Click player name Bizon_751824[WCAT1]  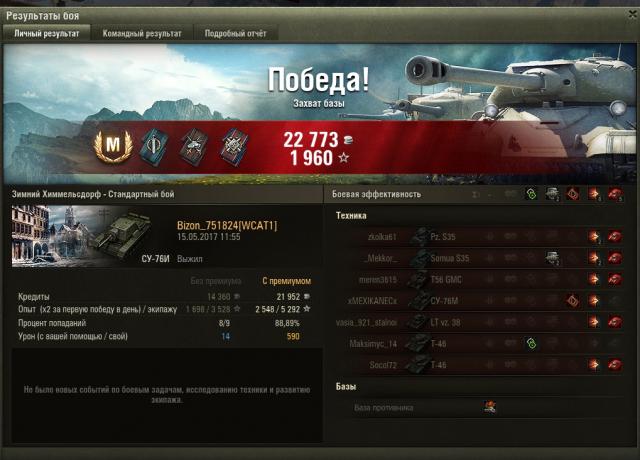227,225
